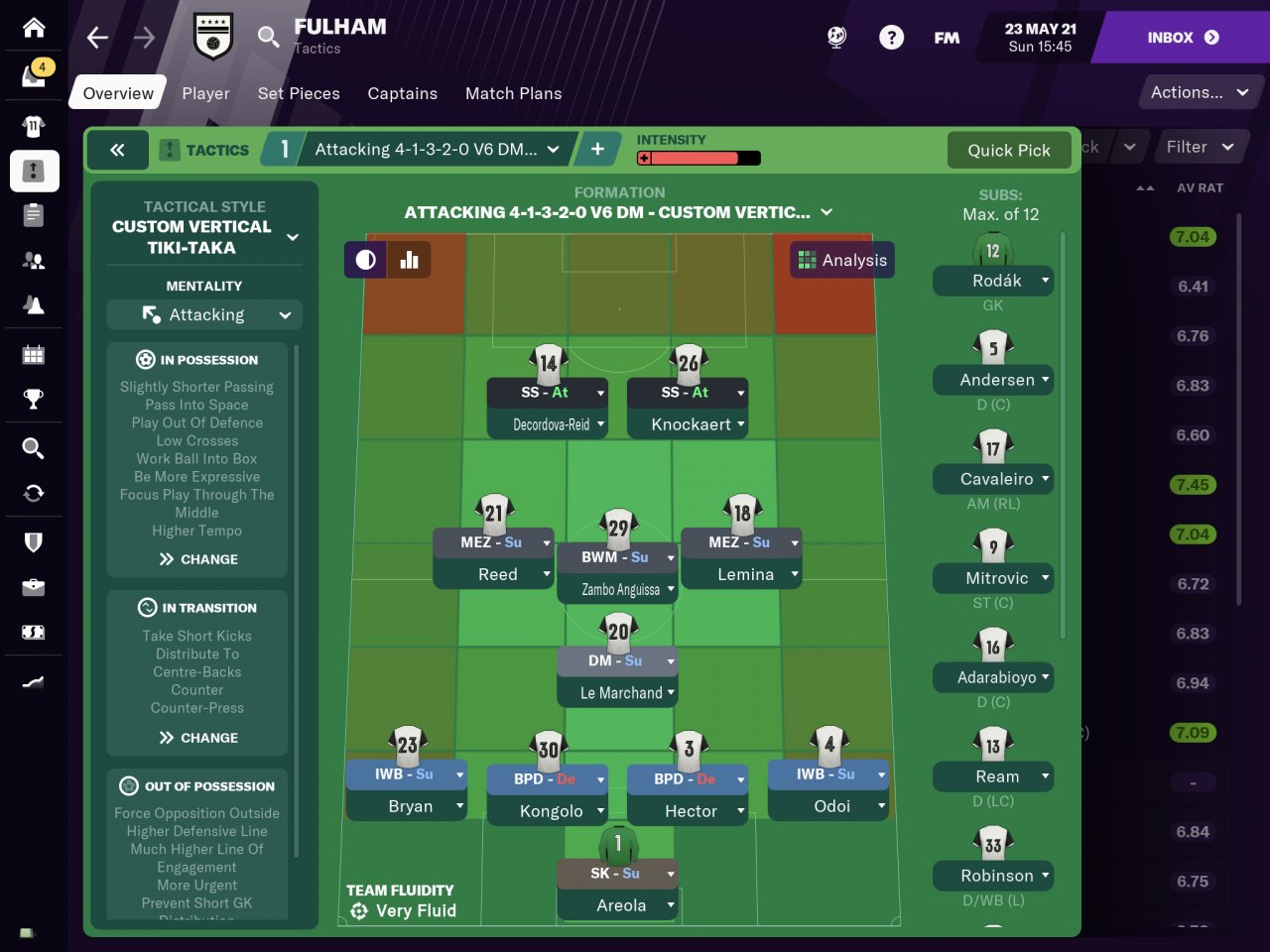Click the home icon in the sidebar

tap(34, 27)
